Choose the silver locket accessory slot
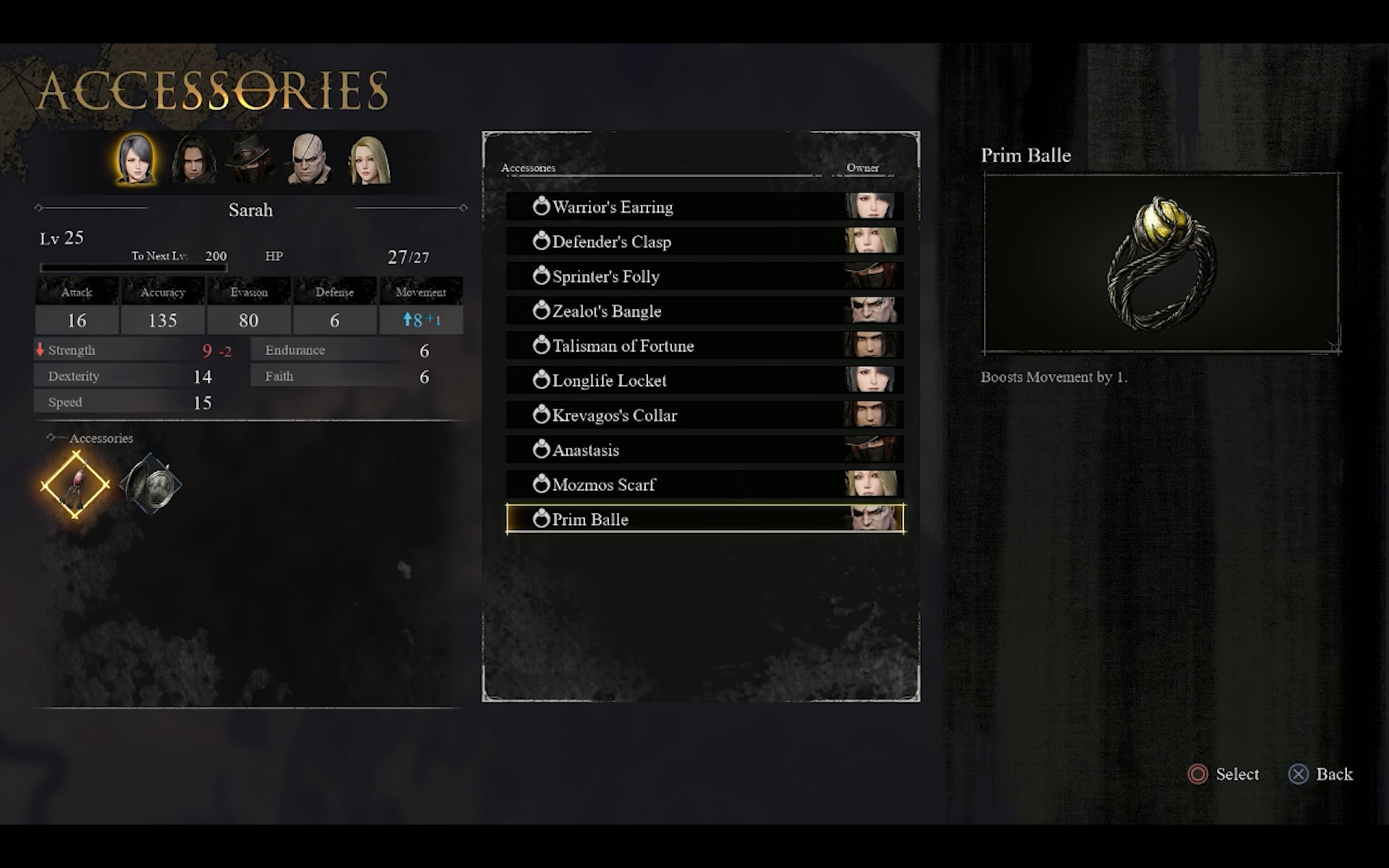 [x=150, y=485]
